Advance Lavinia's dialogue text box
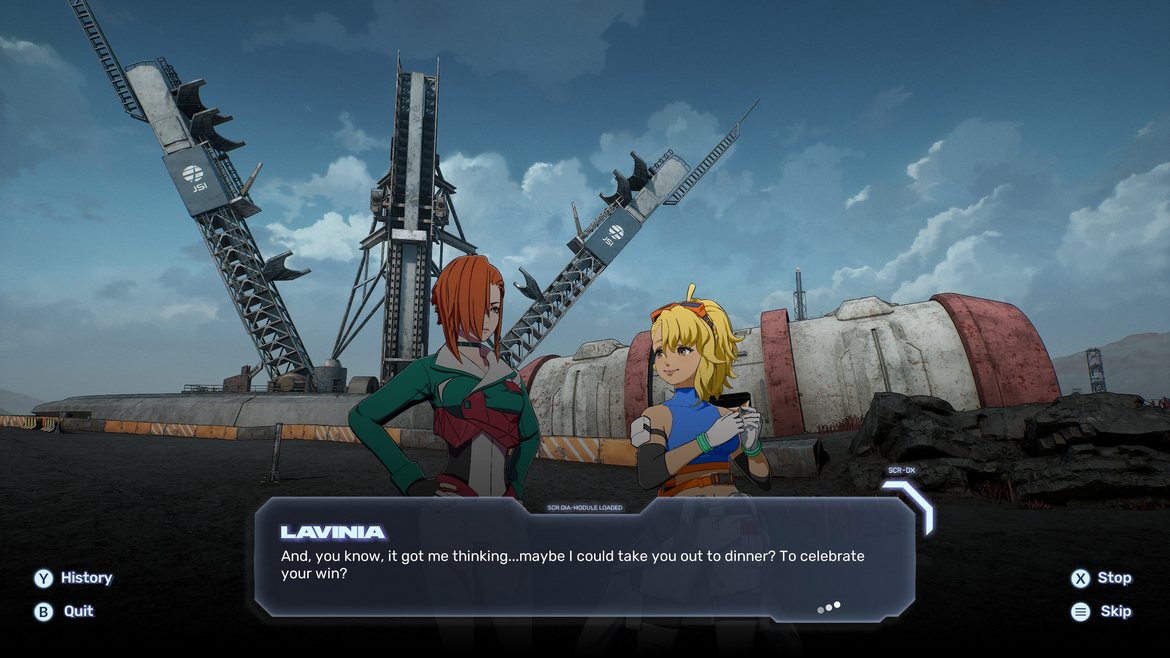The width and height of the screenshot is (1170, 658). [x=584, y=560]
